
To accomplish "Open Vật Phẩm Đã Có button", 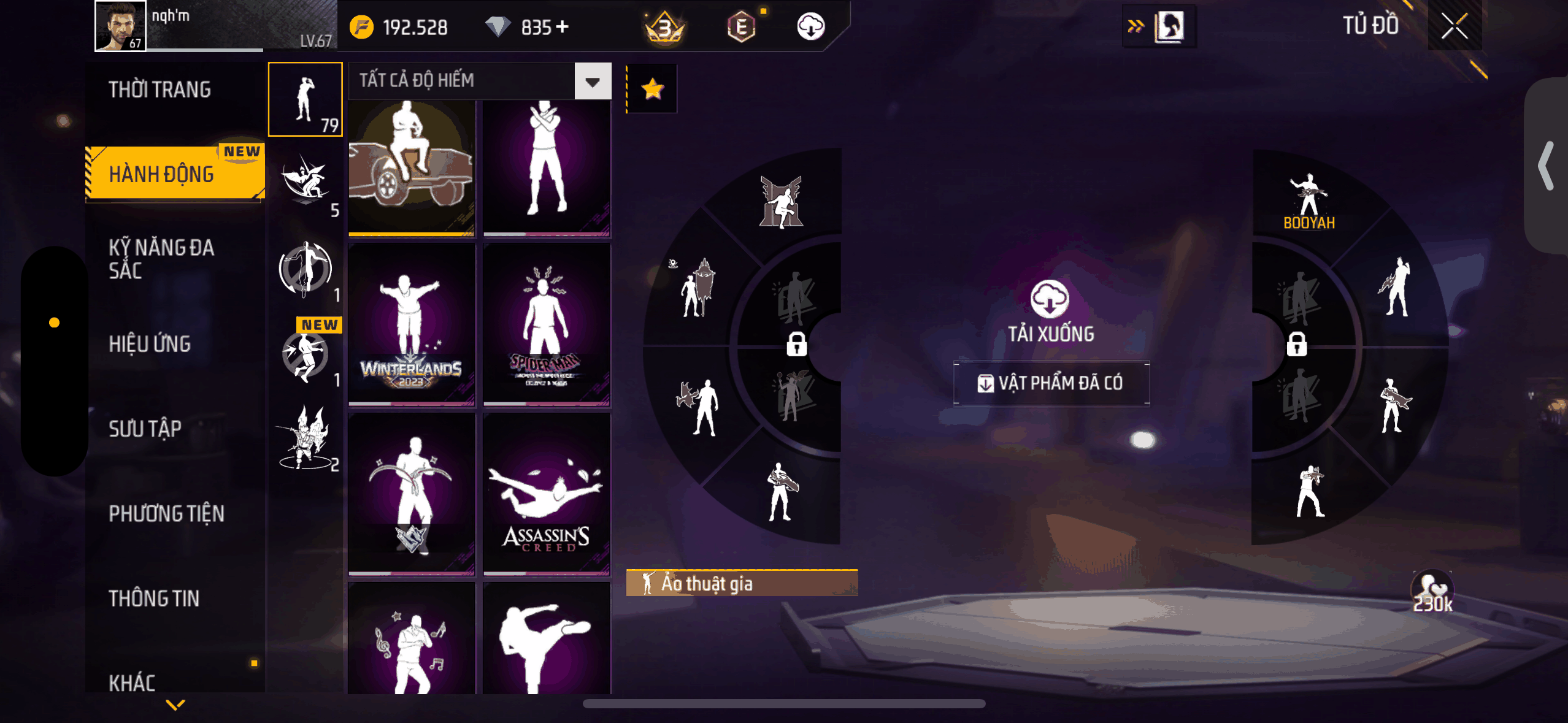I will pos(1051,383).
